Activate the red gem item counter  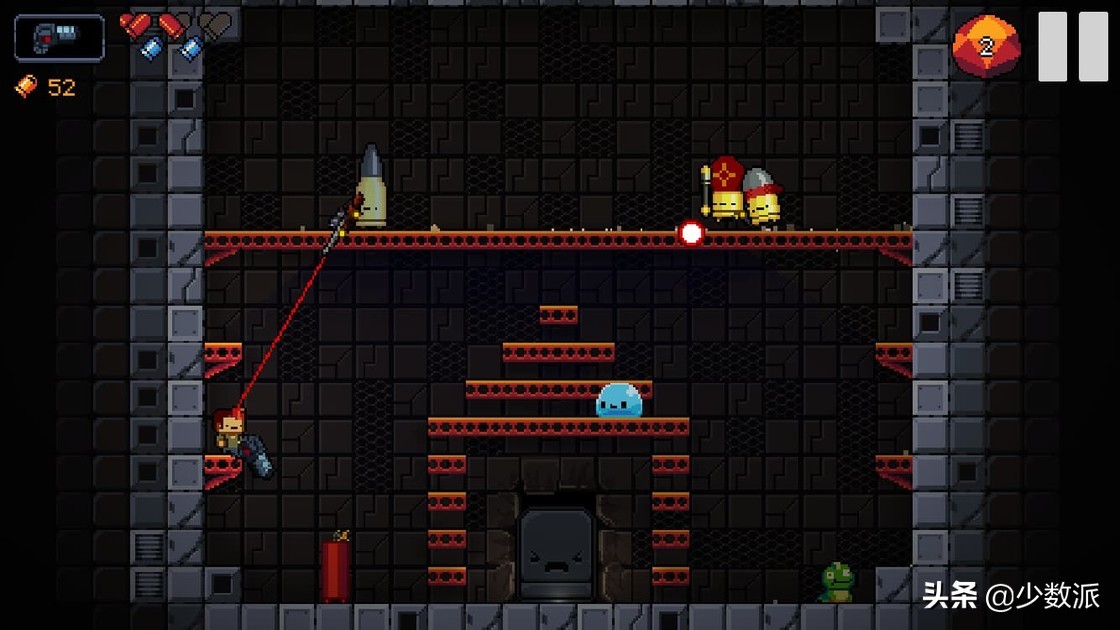click(986, 46)
